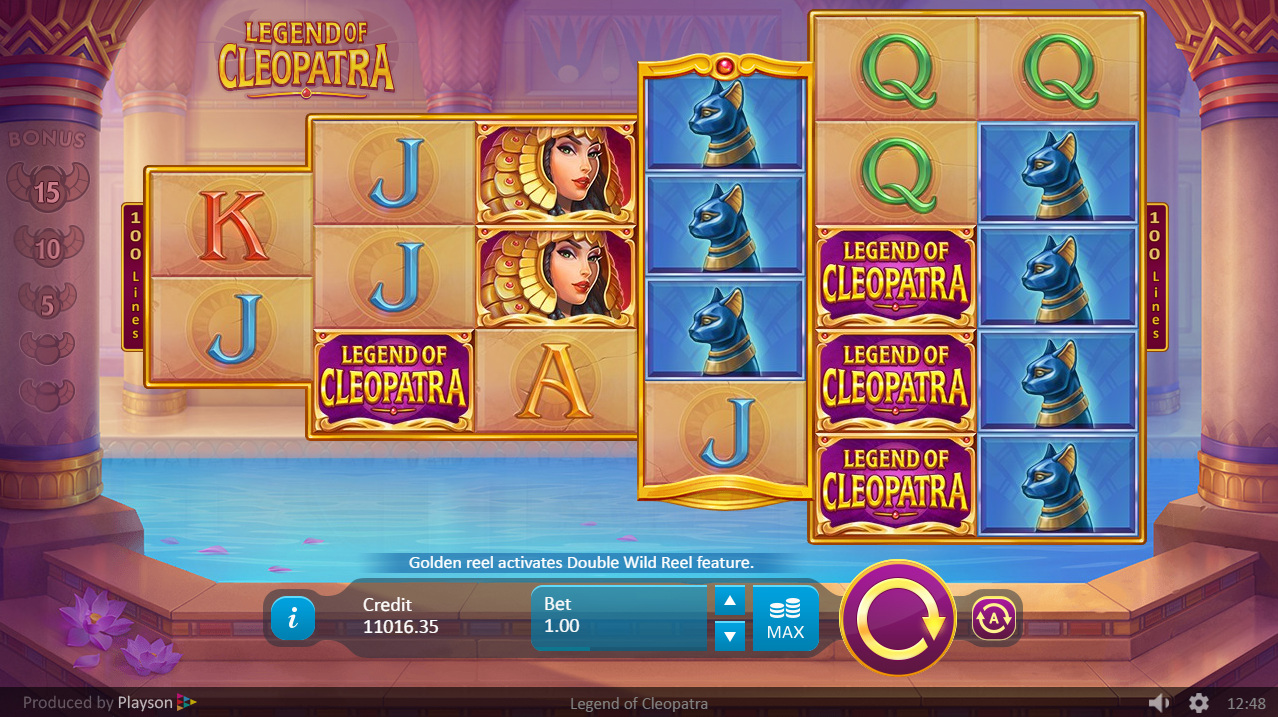Set the bet to MAX
Image resolution: width=1278 pixels, height=717 pixels.
[x=785, y=619]
